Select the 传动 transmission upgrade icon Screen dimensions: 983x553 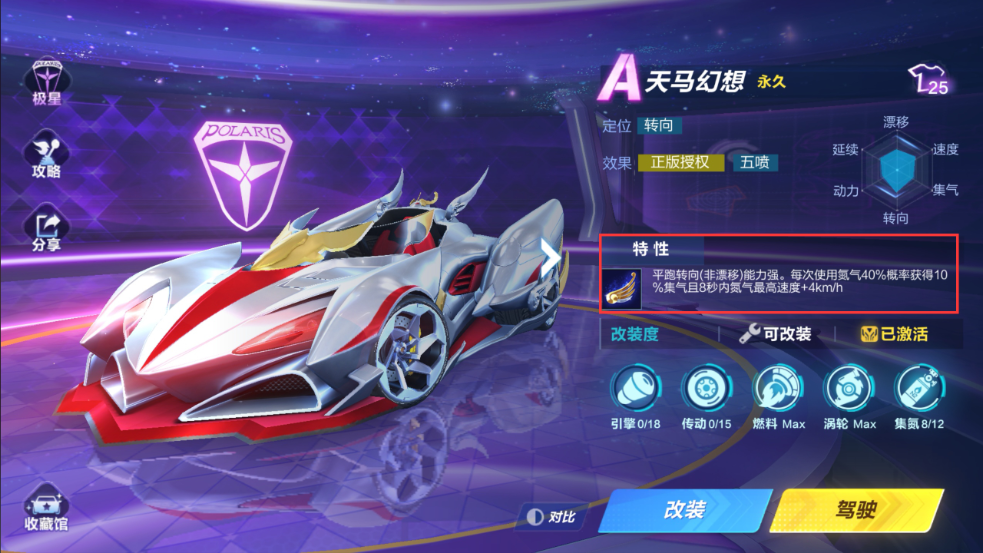(x=706, y=390)
